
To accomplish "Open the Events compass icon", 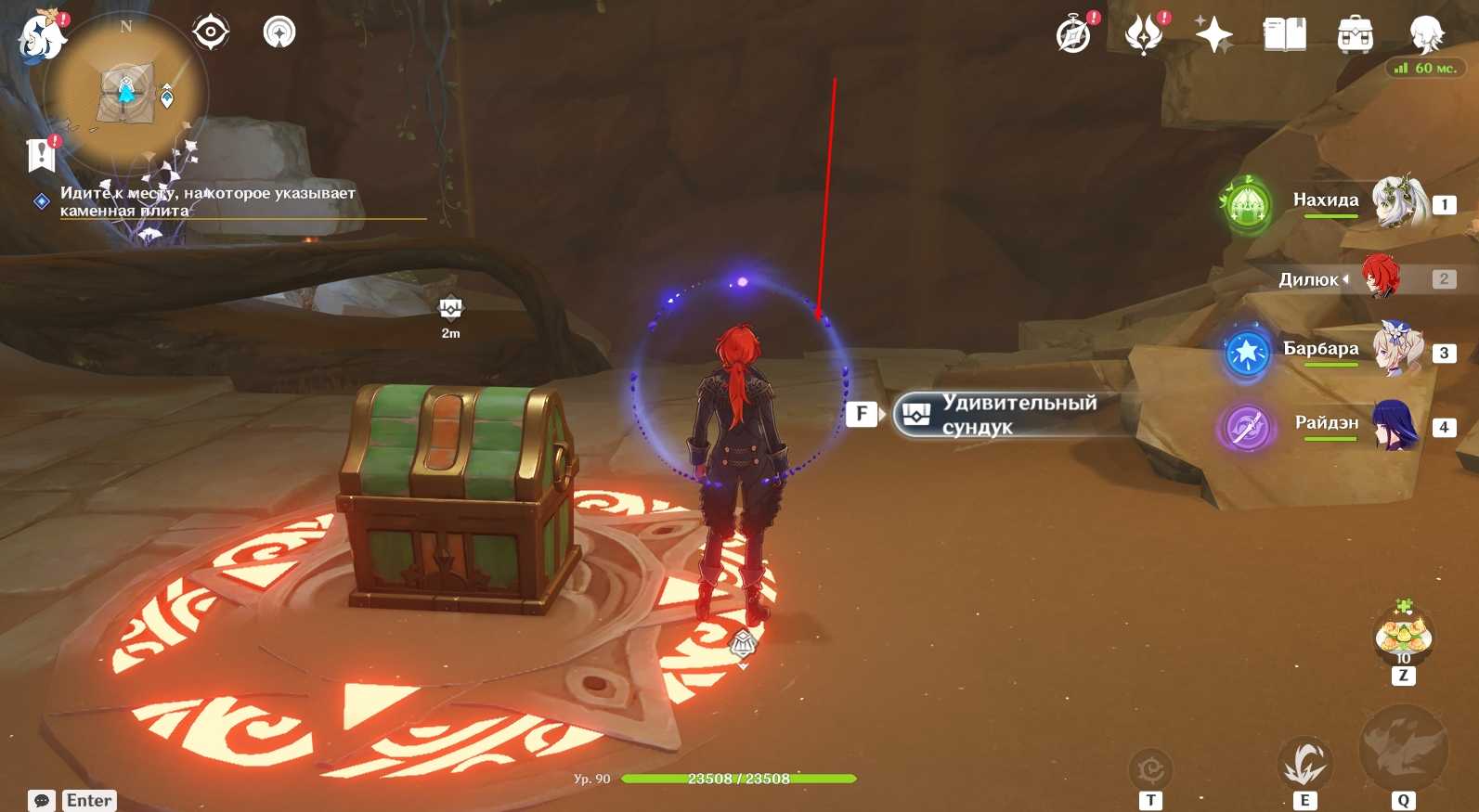I will click(x=1074, y=35).
